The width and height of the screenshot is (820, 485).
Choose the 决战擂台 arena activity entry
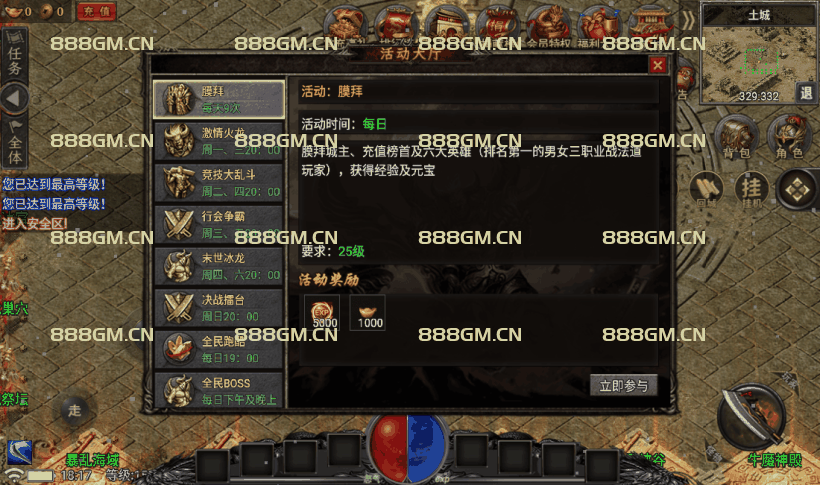219,307
